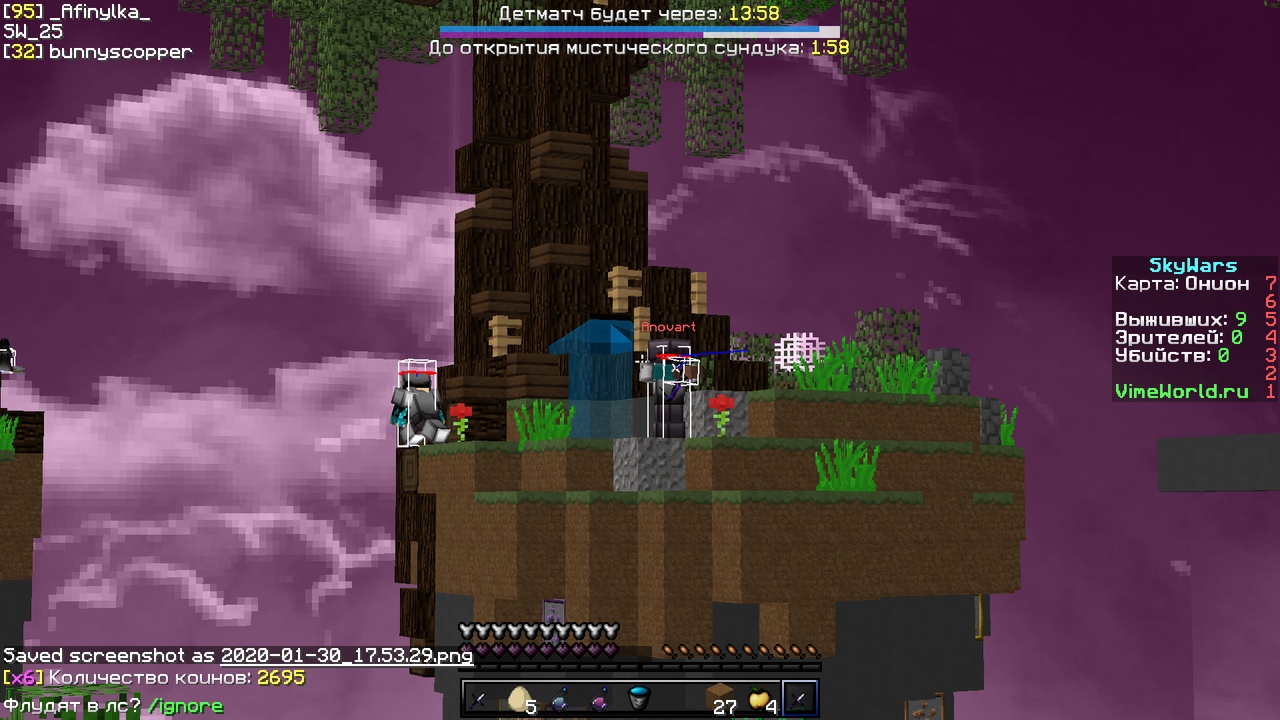Choose the water bucket slot
Viewport: 1280px width, 720px height.
pos(640,698)
